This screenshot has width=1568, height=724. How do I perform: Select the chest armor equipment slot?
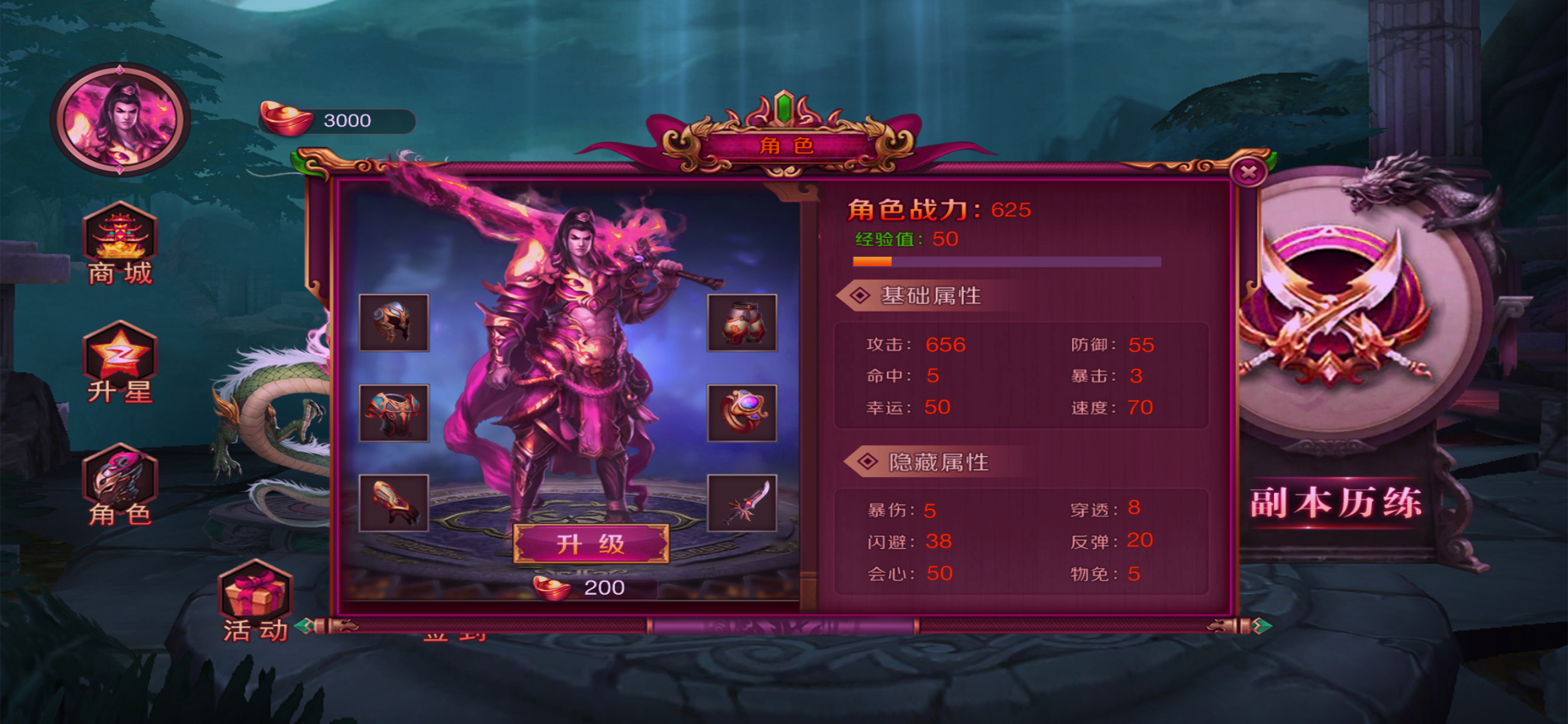tap(394, 413)
